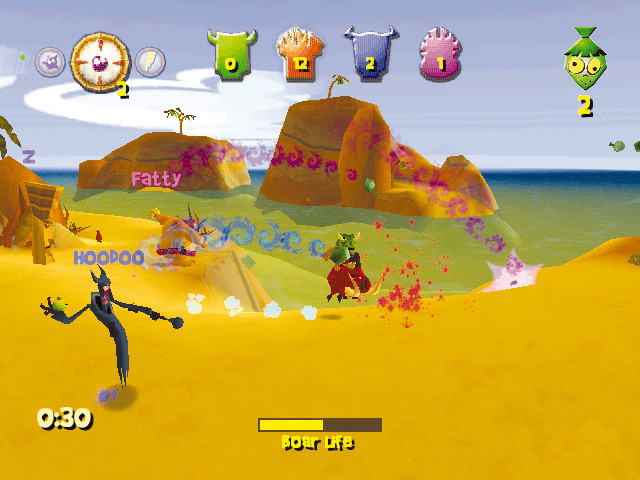Select the orange spiky team score badge

point(300,53)
